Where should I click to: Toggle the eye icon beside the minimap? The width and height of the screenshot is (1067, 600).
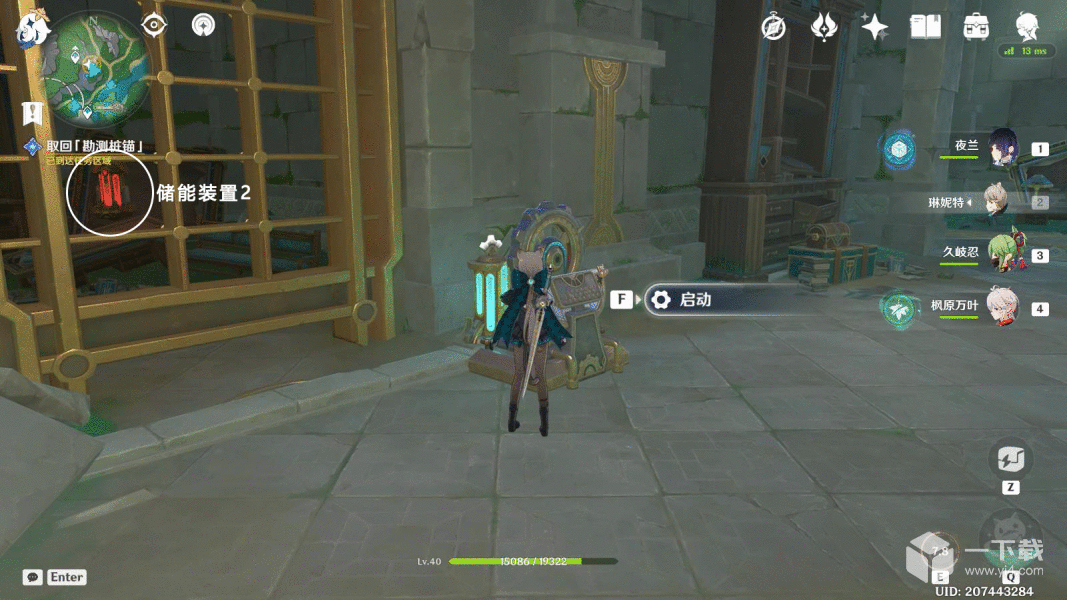click(x=154, y=26)
